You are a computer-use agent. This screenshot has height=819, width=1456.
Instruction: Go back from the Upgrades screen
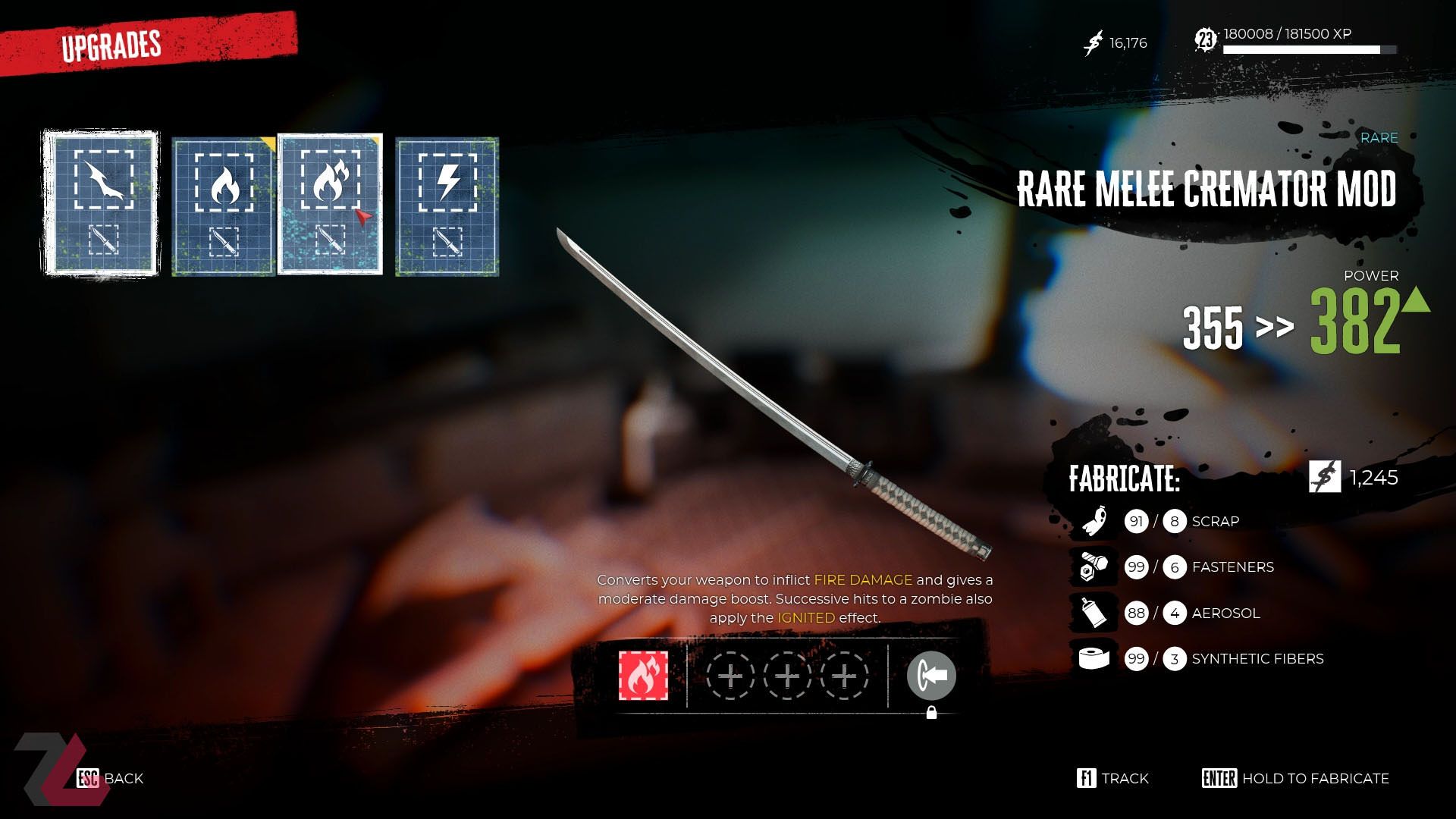click(110, 778)
